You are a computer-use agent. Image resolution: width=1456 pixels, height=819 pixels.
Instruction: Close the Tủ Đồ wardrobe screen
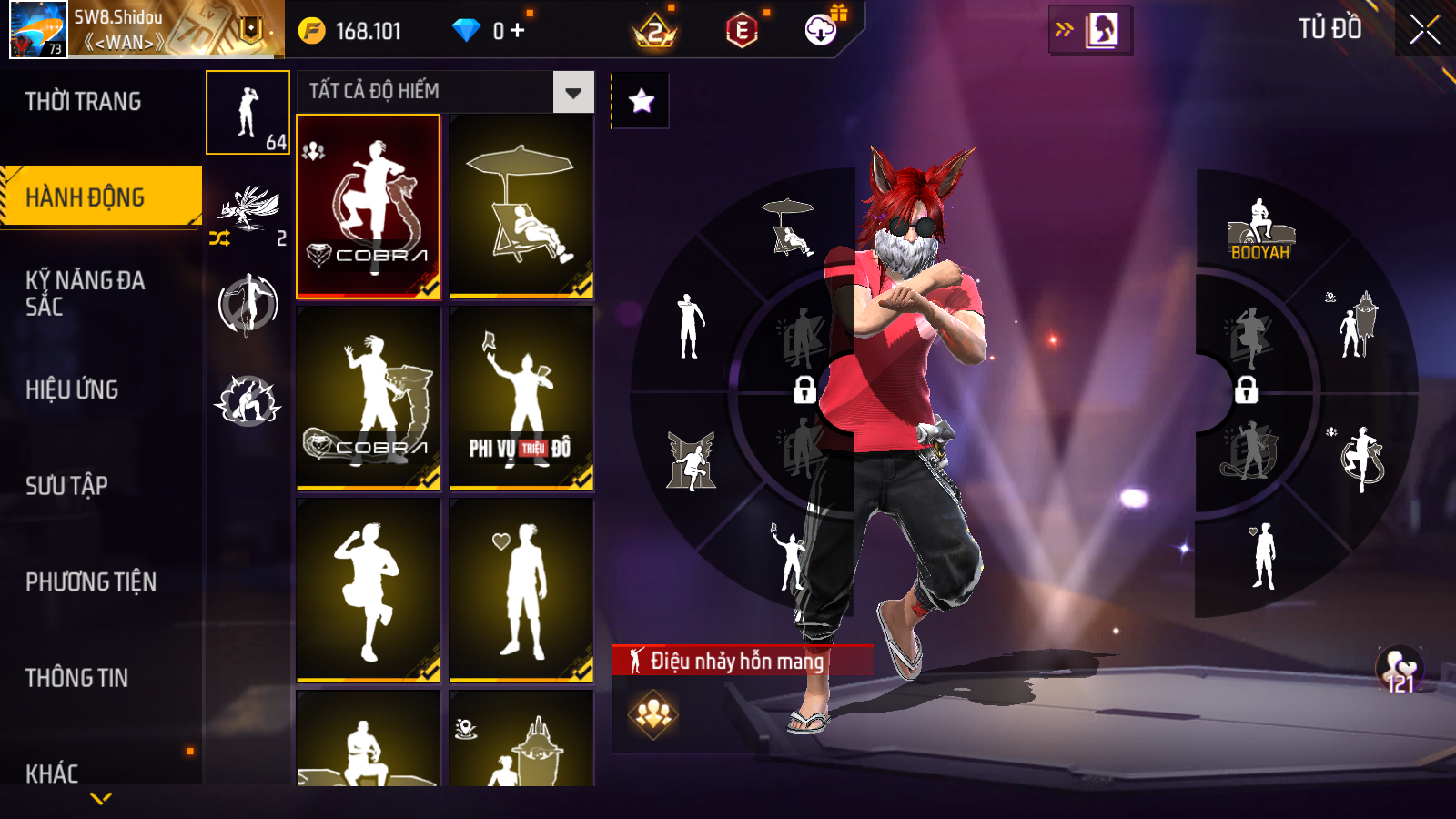coord(1424,30)
